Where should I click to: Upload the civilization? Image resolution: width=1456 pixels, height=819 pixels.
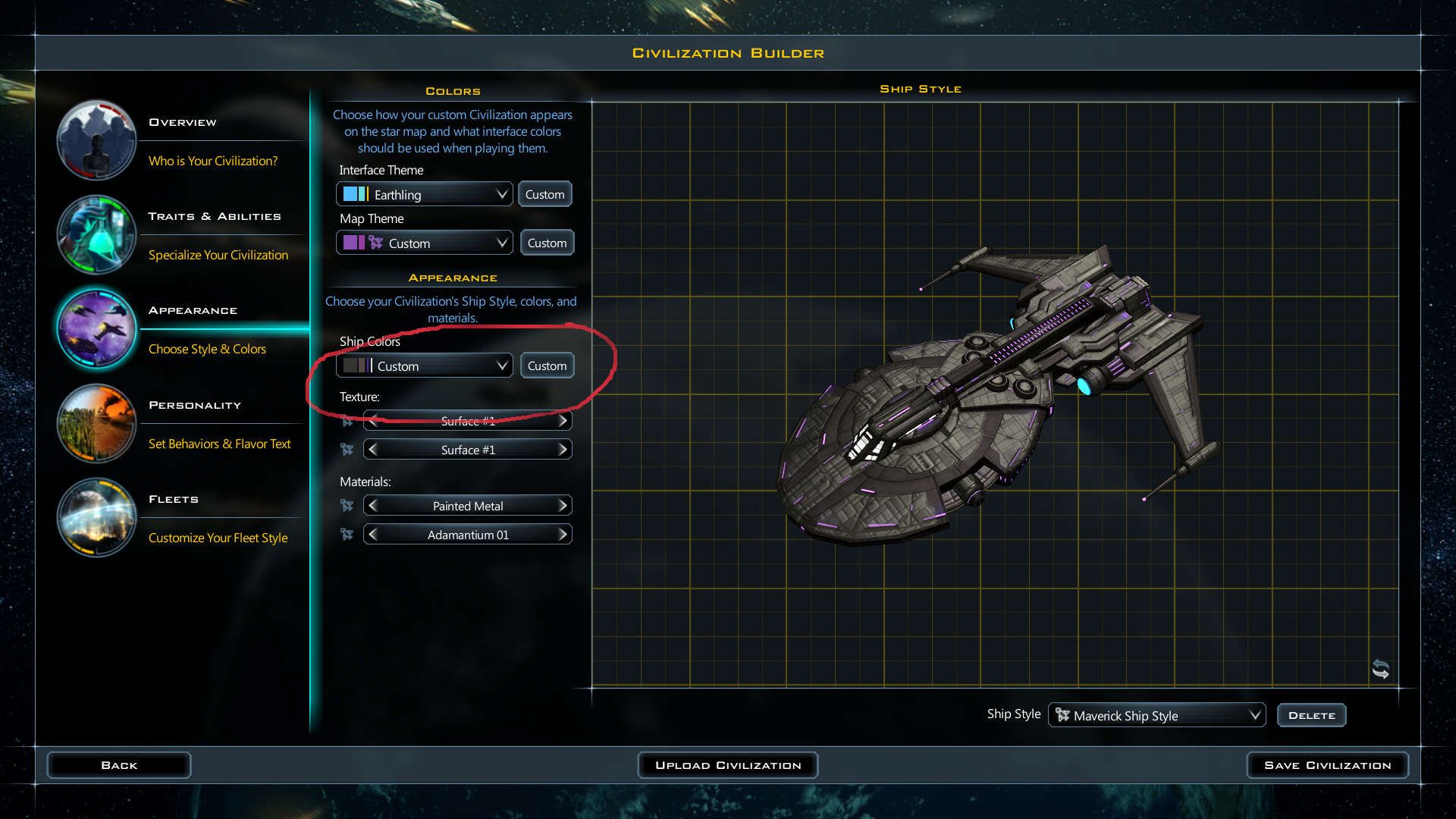click(727, 765)
